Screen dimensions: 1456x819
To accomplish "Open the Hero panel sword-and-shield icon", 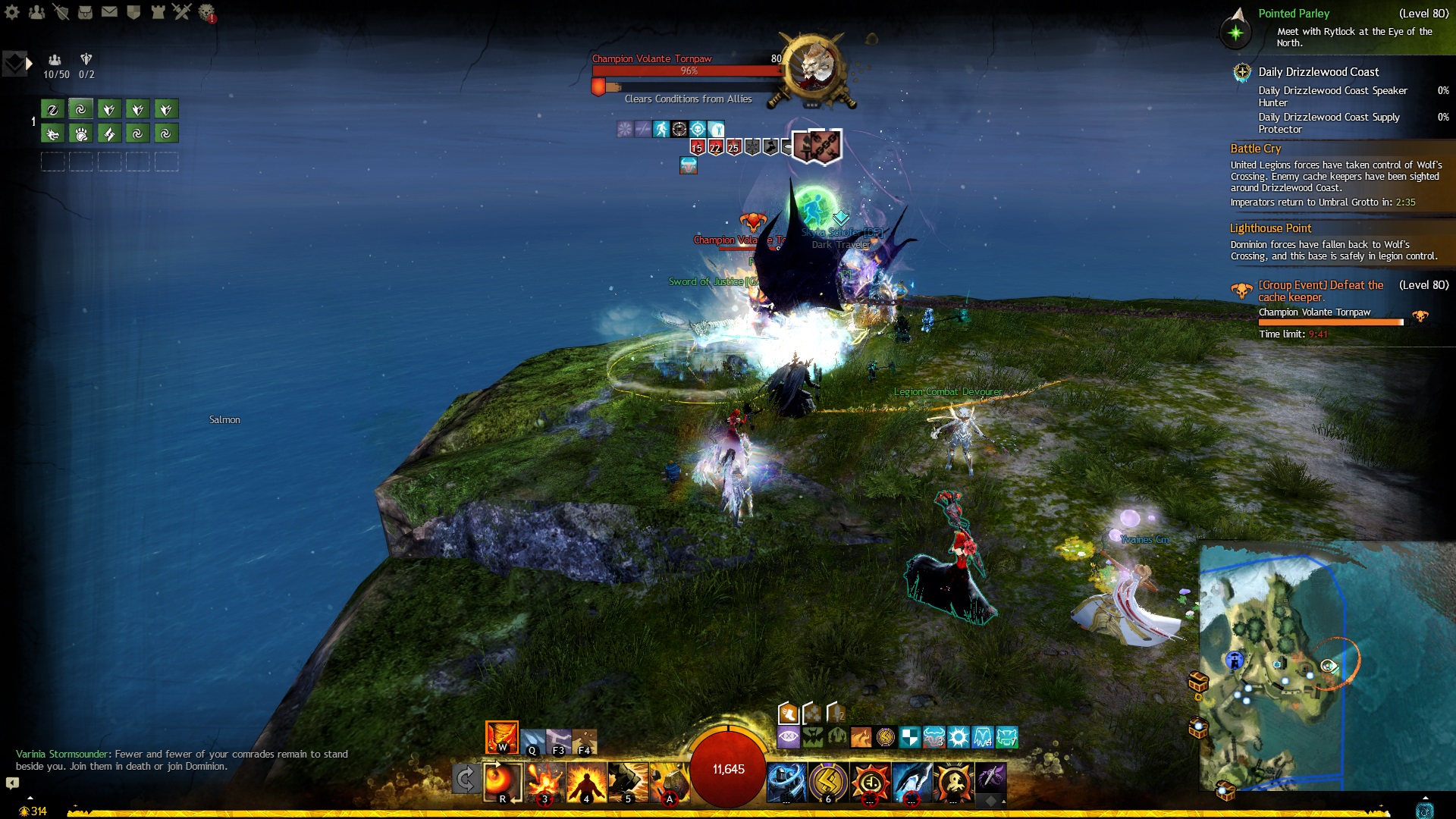I will 61,11.
